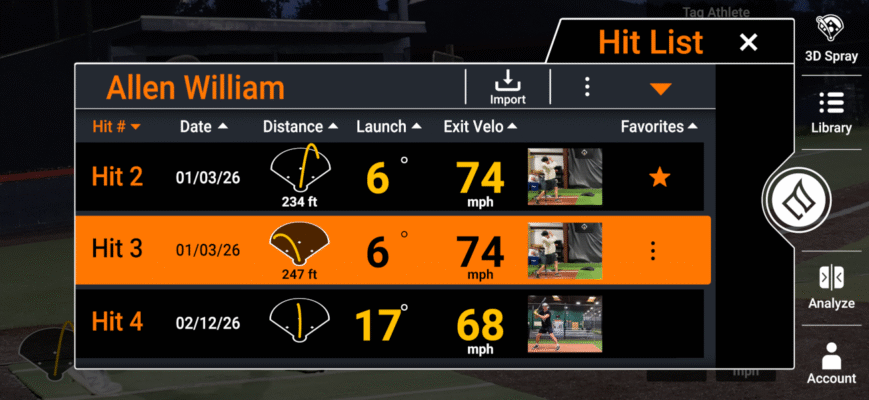Open the 3D Spray view

(831, 39)
